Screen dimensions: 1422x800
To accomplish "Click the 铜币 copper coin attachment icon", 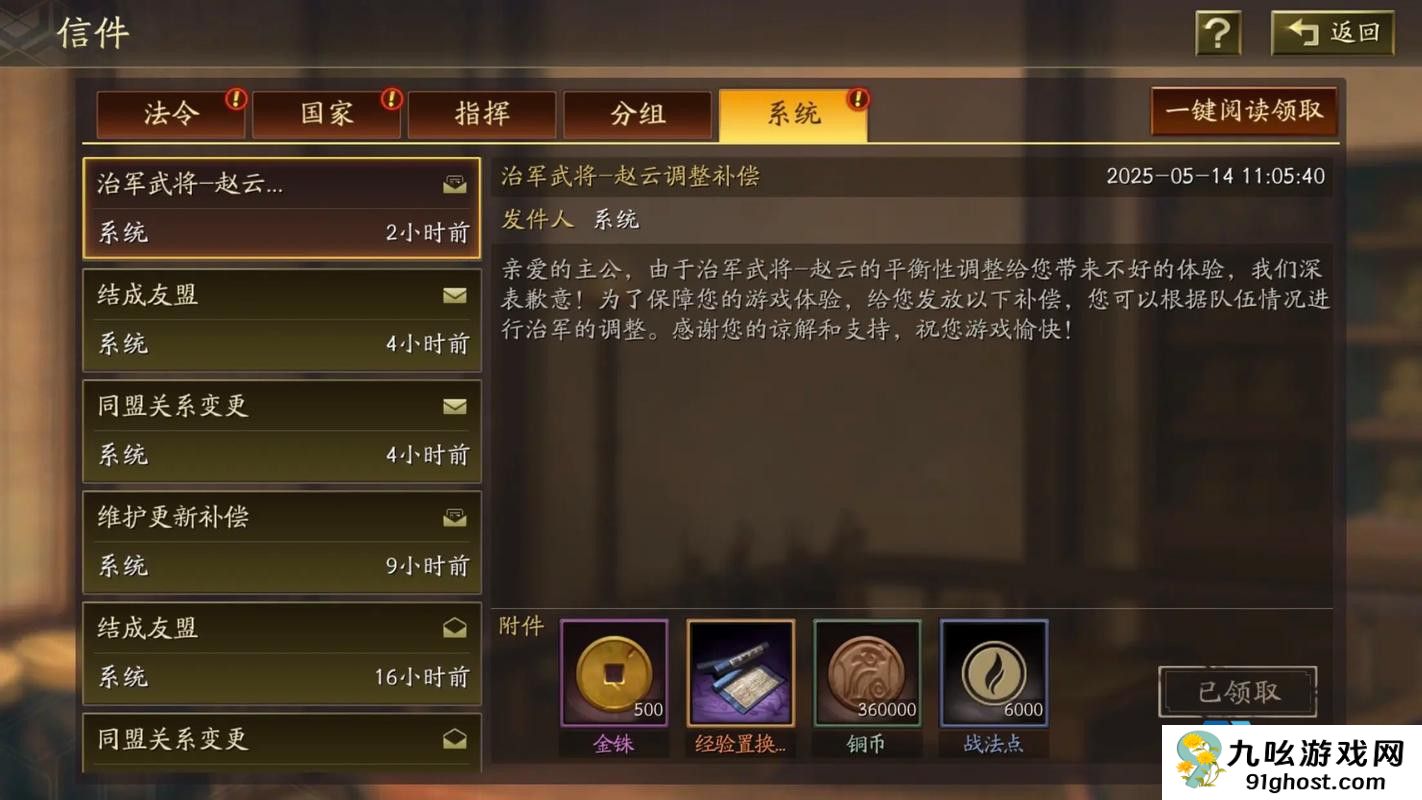I will [x=866, y=670].
